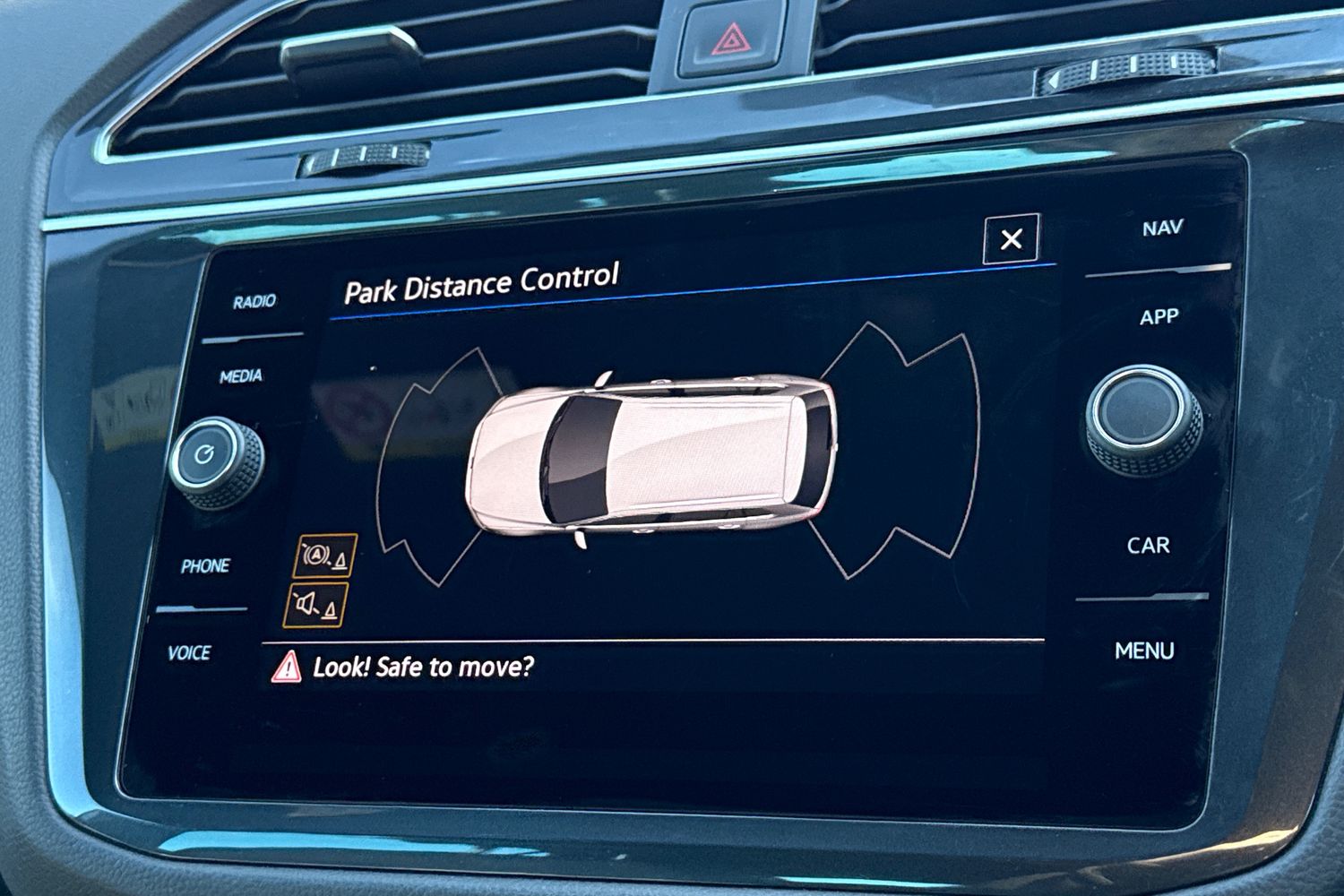Mute the parking sensor sound icon
1344x896 pixels.
pos(316,605)
